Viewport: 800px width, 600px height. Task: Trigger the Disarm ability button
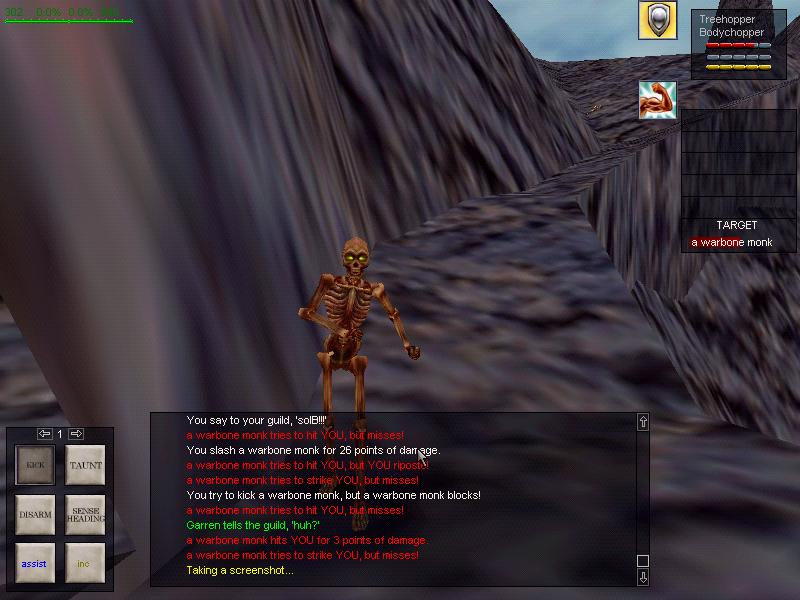click(36, 514)
